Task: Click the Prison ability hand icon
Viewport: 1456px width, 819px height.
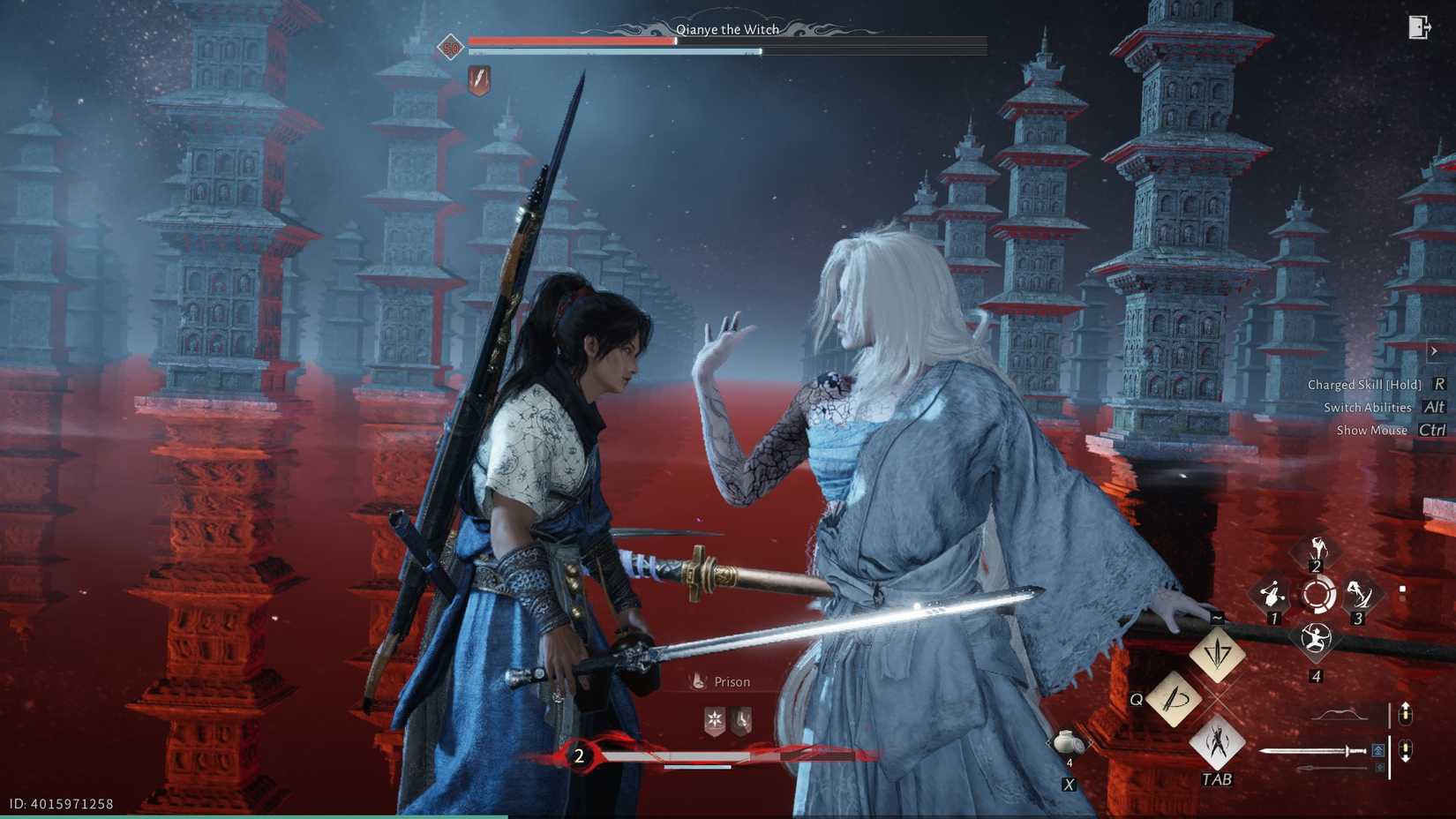Action: (700, 680)
